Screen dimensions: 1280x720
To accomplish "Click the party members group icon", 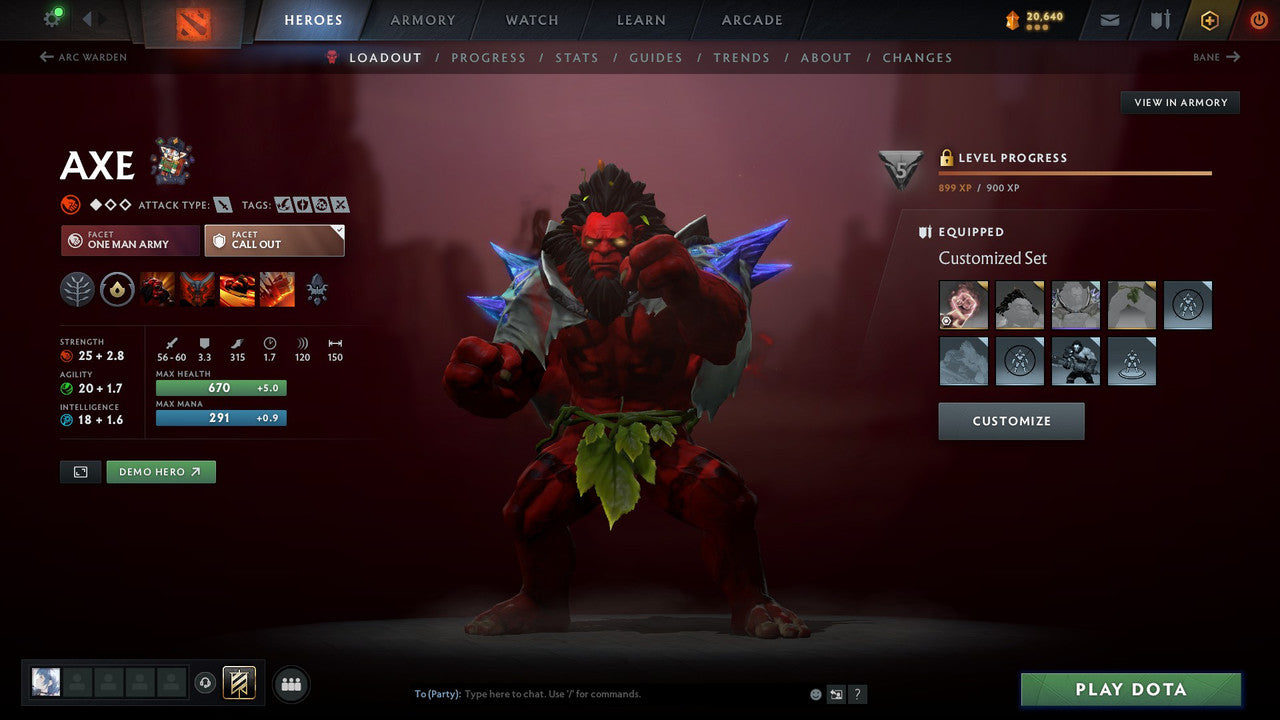I will point(290,684).
